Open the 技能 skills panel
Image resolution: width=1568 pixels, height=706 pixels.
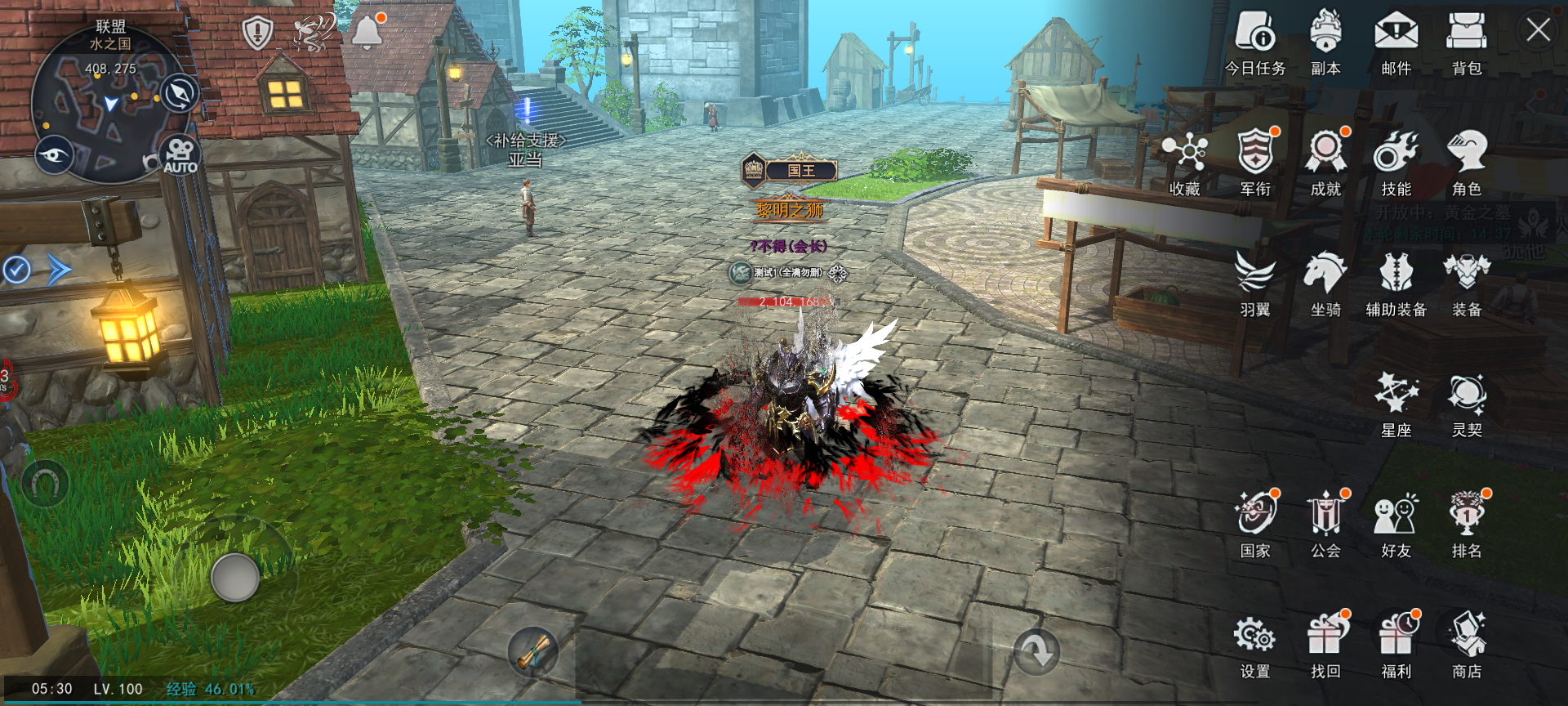click(x=1397, y=159)
